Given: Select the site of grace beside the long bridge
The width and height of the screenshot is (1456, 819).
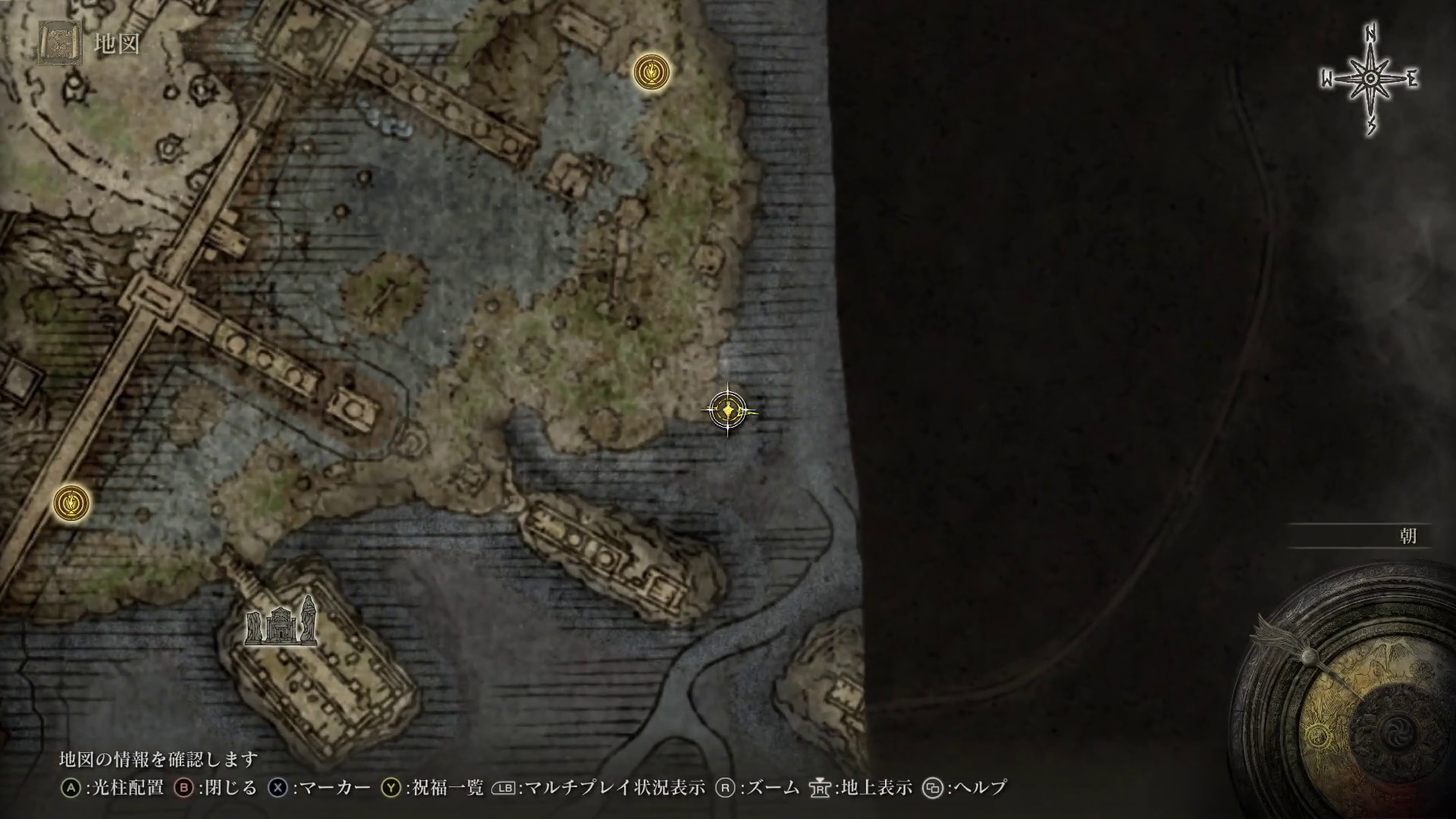Looking at the screenshot, I should pyautogui.click(x=71, y=503).
